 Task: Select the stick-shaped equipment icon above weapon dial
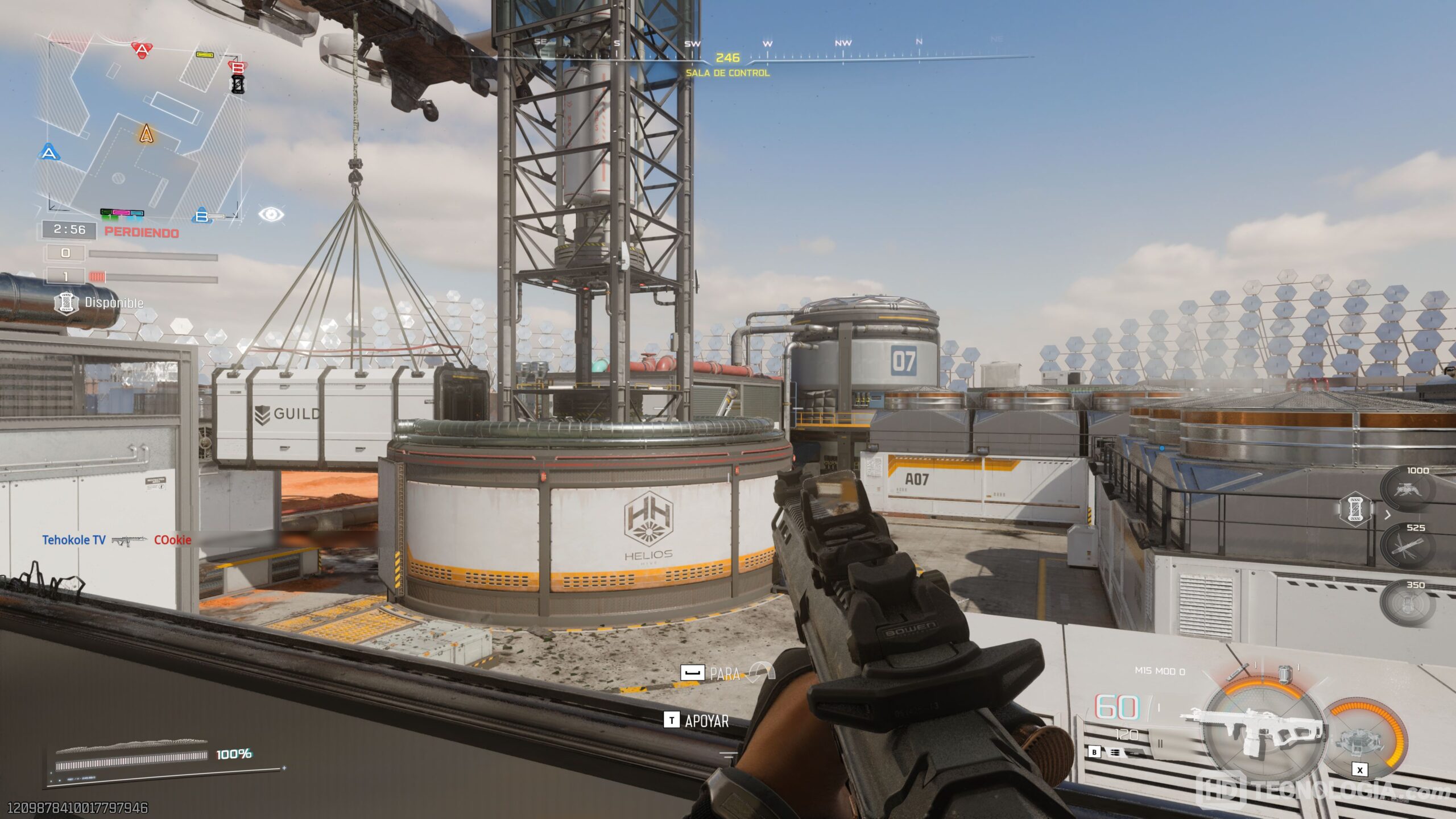(x=1240, y=672)
